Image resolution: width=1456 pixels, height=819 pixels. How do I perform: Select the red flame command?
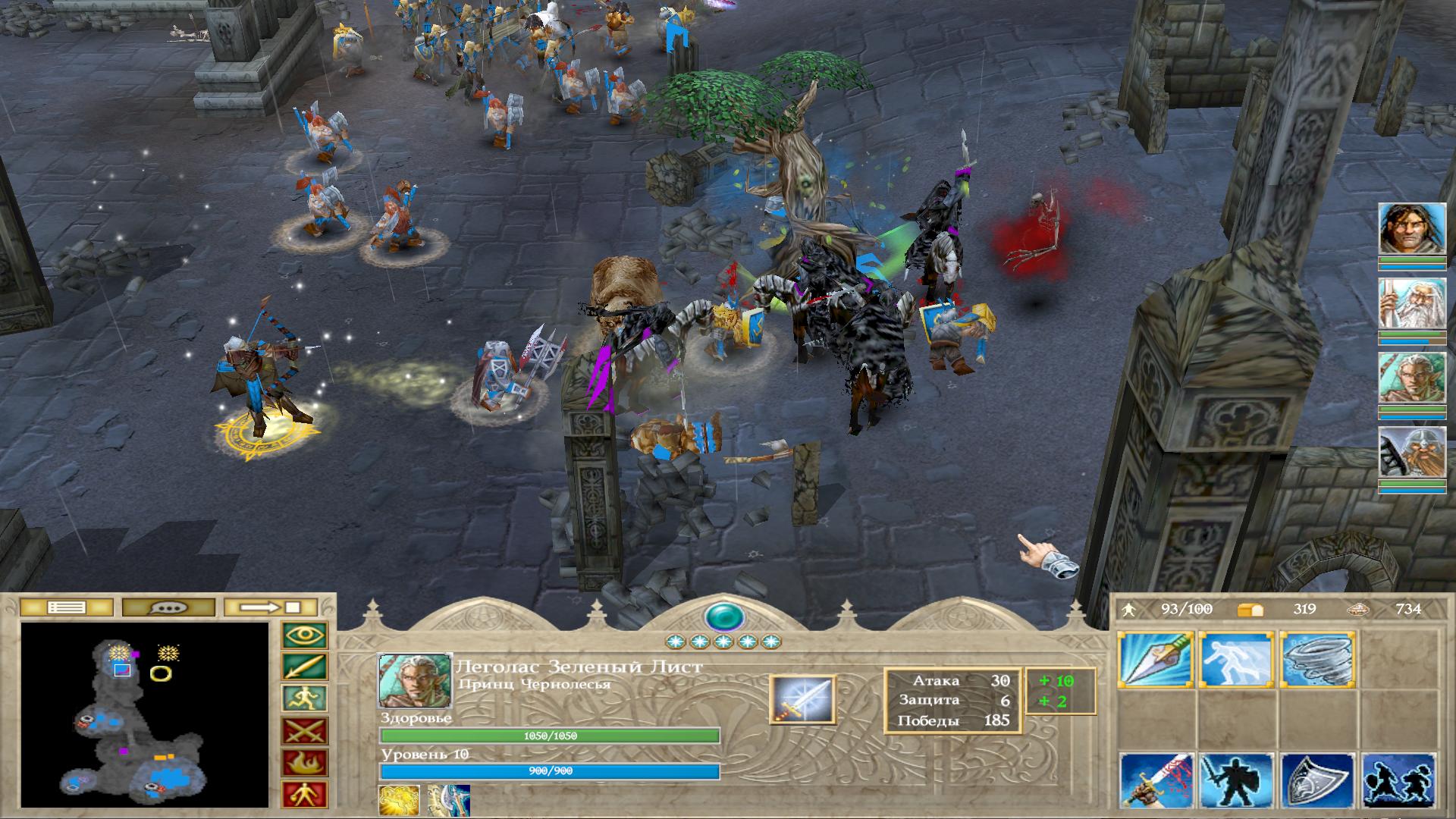(305, 763)
